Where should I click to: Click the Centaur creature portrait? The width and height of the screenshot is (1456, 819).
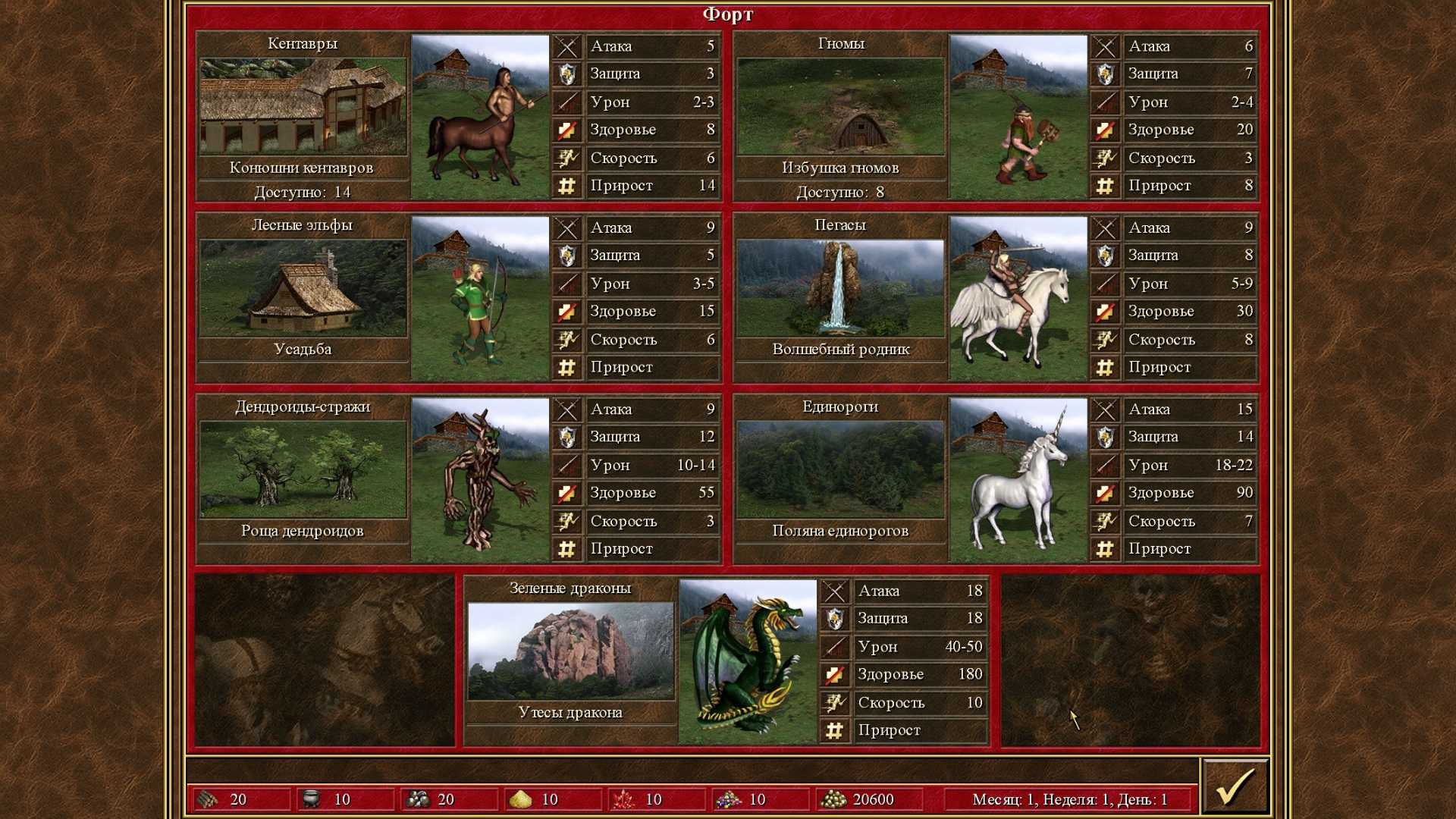480,117
